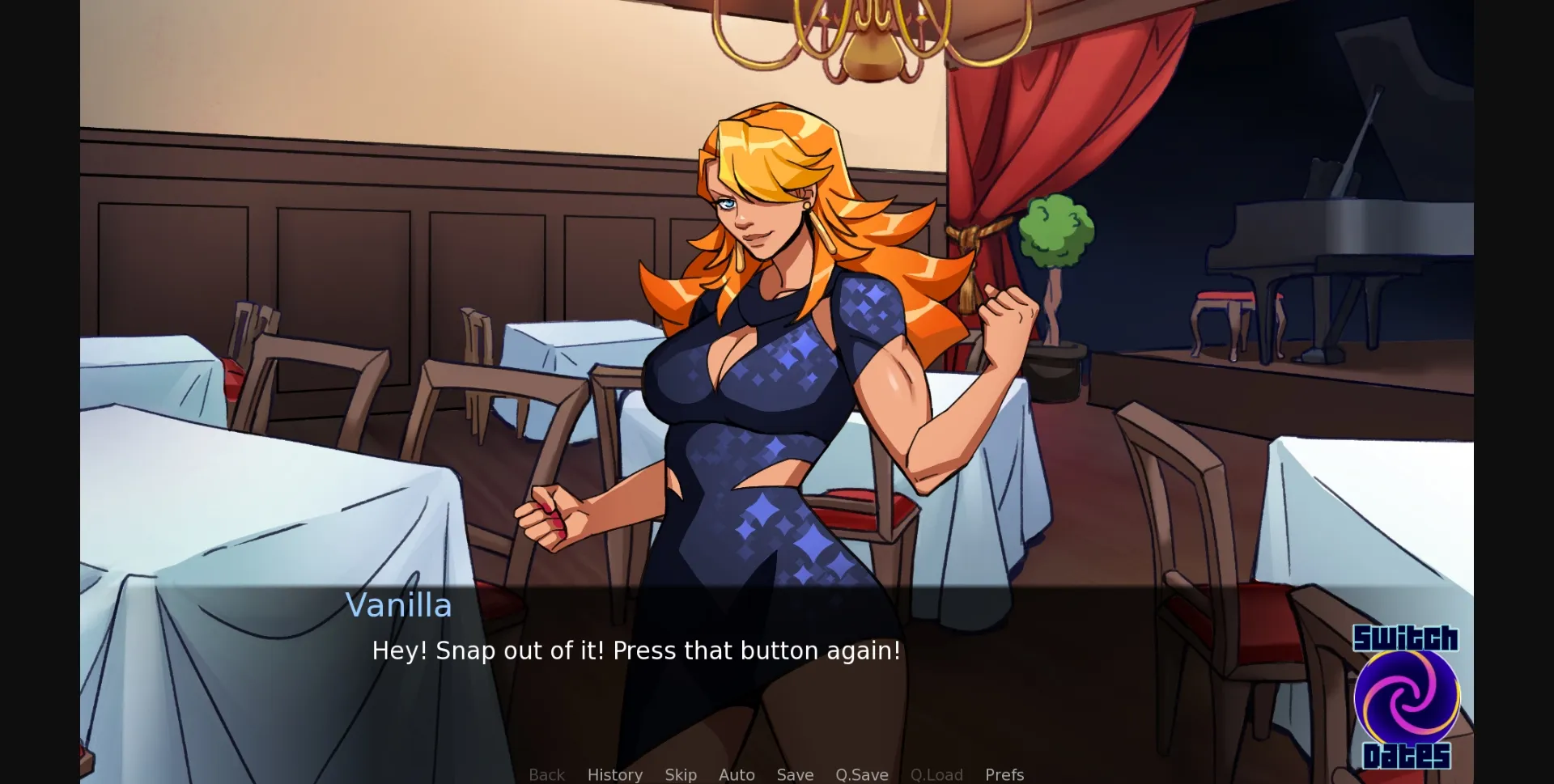Open the dialogue History screen
This screenshot has height=784, width=1554.
614,774
